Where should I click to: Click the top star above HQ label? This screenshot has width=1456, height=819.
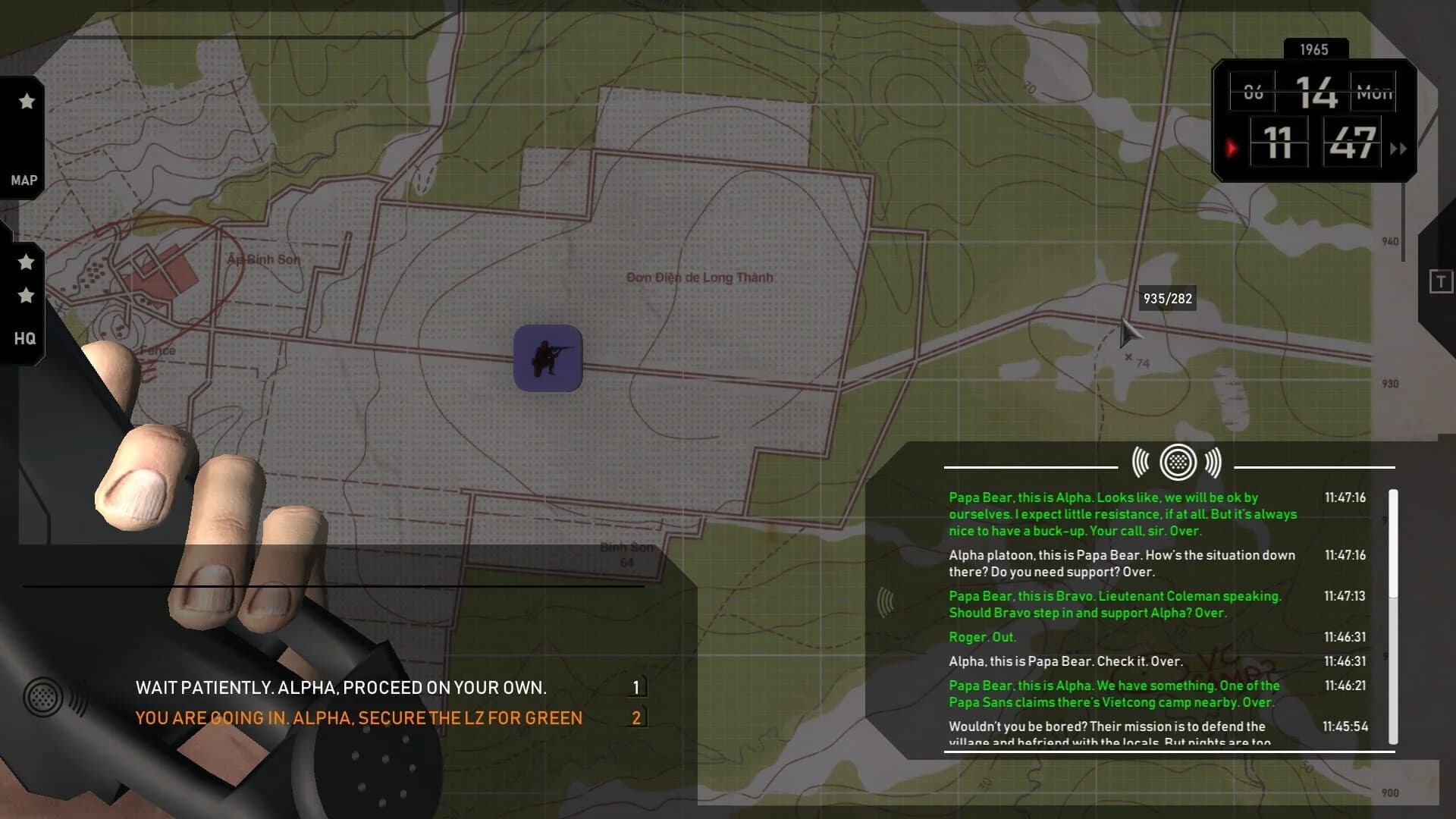click(27, 261)
